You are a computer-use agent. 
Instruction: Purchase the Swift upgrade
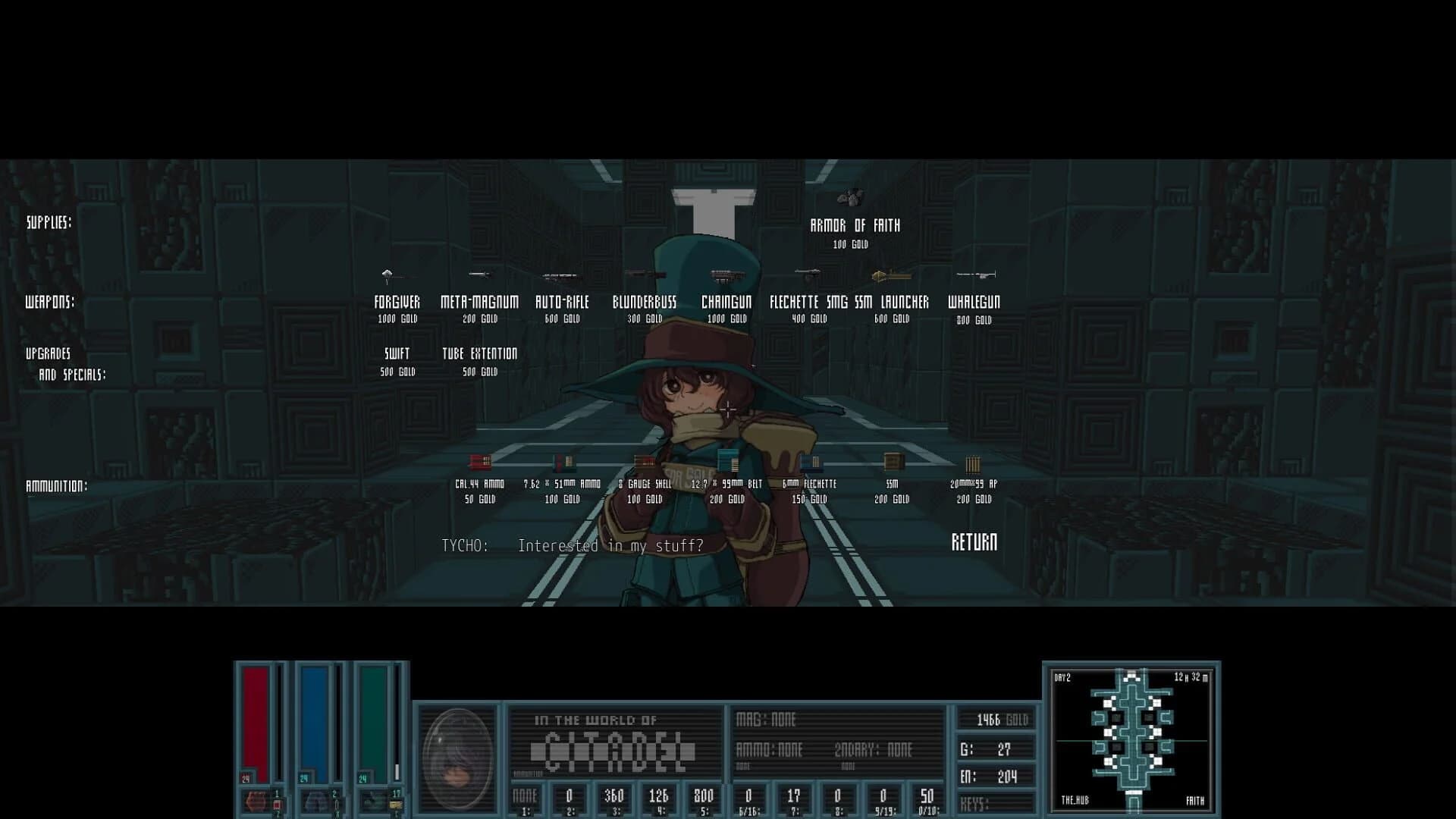coord(397,353)
